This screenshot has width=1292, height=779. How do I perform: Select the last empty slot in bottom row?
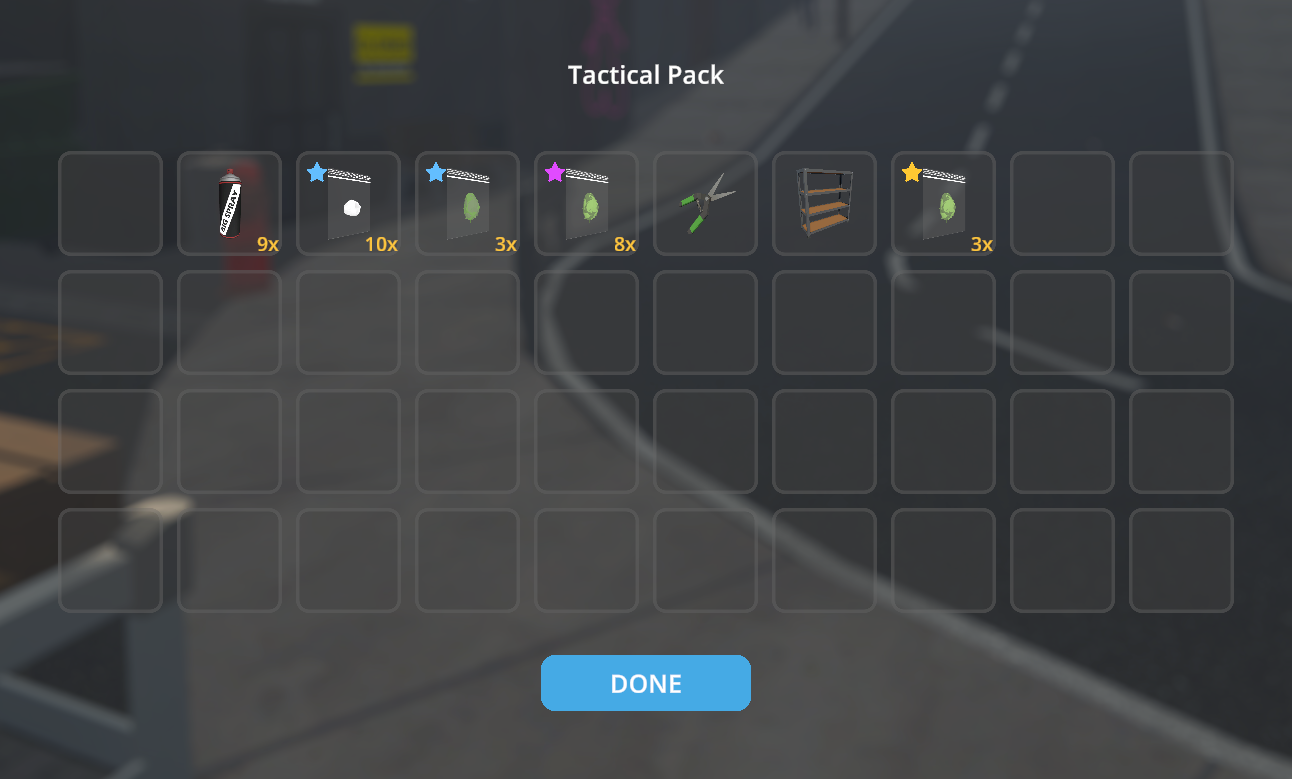click(1181, 560)
